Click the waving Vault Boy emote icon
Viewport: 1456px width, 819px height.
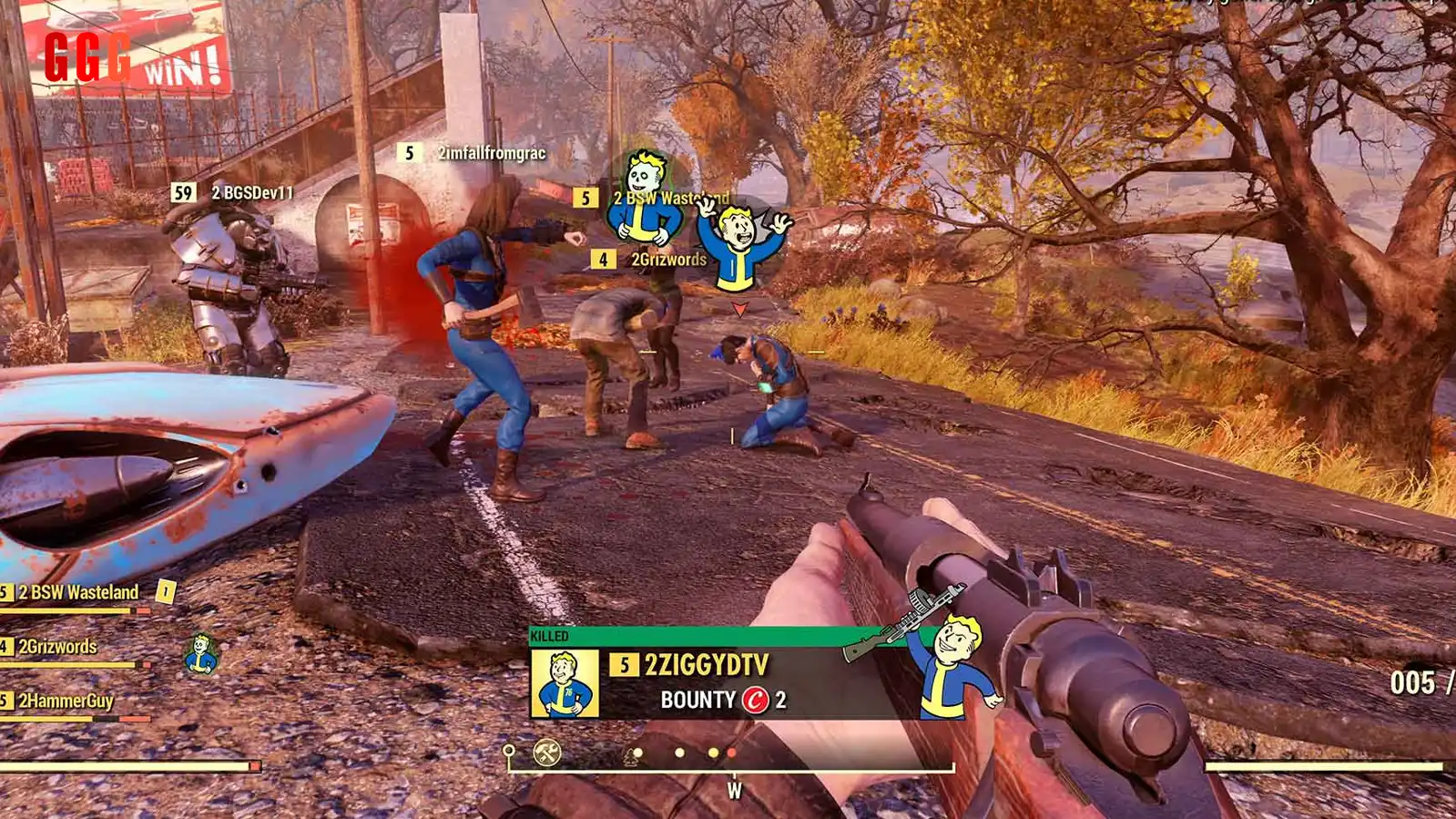742,240
